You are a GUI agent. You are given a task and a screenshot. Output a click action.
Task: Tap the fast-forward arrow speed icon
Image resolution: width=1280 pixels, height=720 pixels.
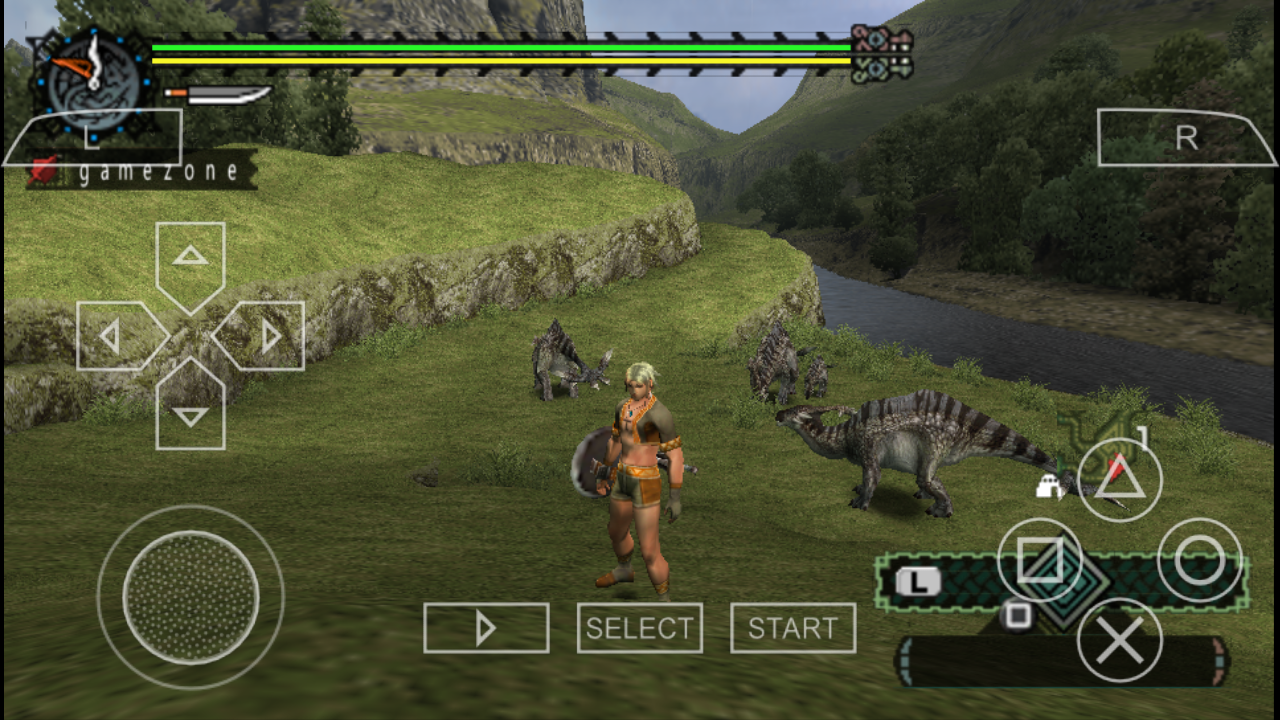(486, 628)
